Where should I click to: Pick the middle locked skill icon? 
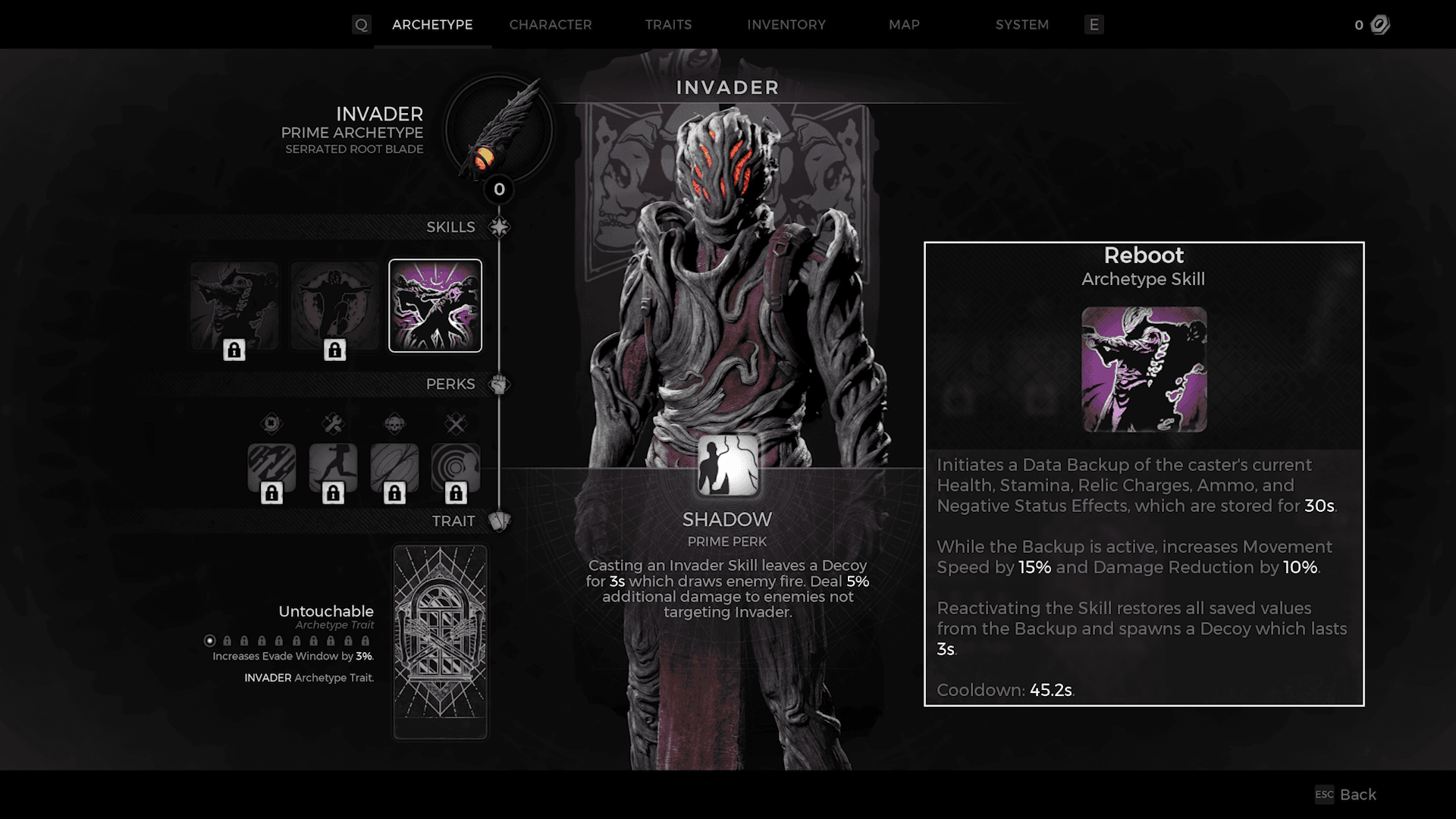[x=334, y=306]
